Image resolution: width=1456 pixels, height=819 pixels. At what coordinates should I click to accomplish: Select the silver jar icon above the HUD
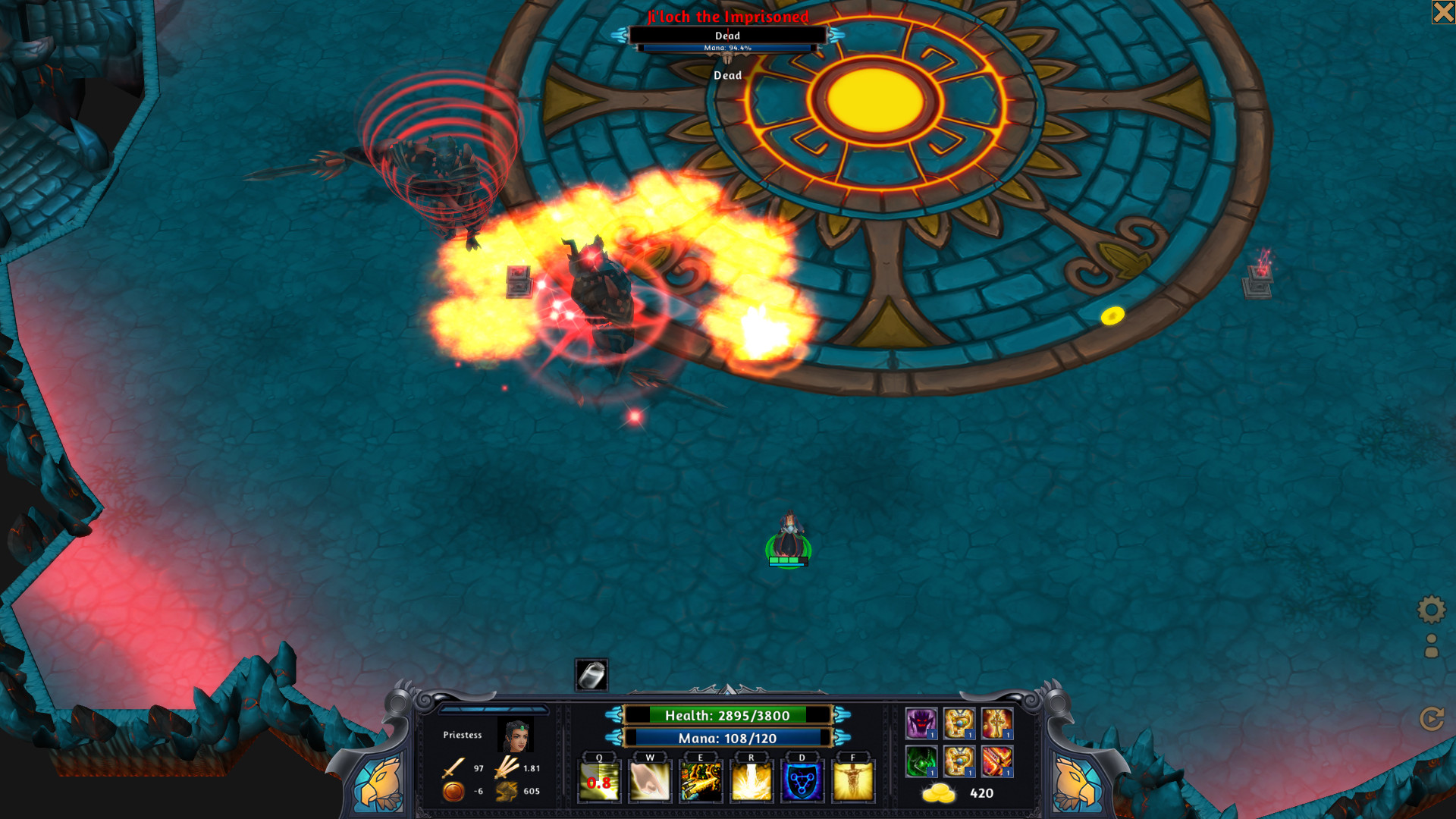click(x=591, y=674)
